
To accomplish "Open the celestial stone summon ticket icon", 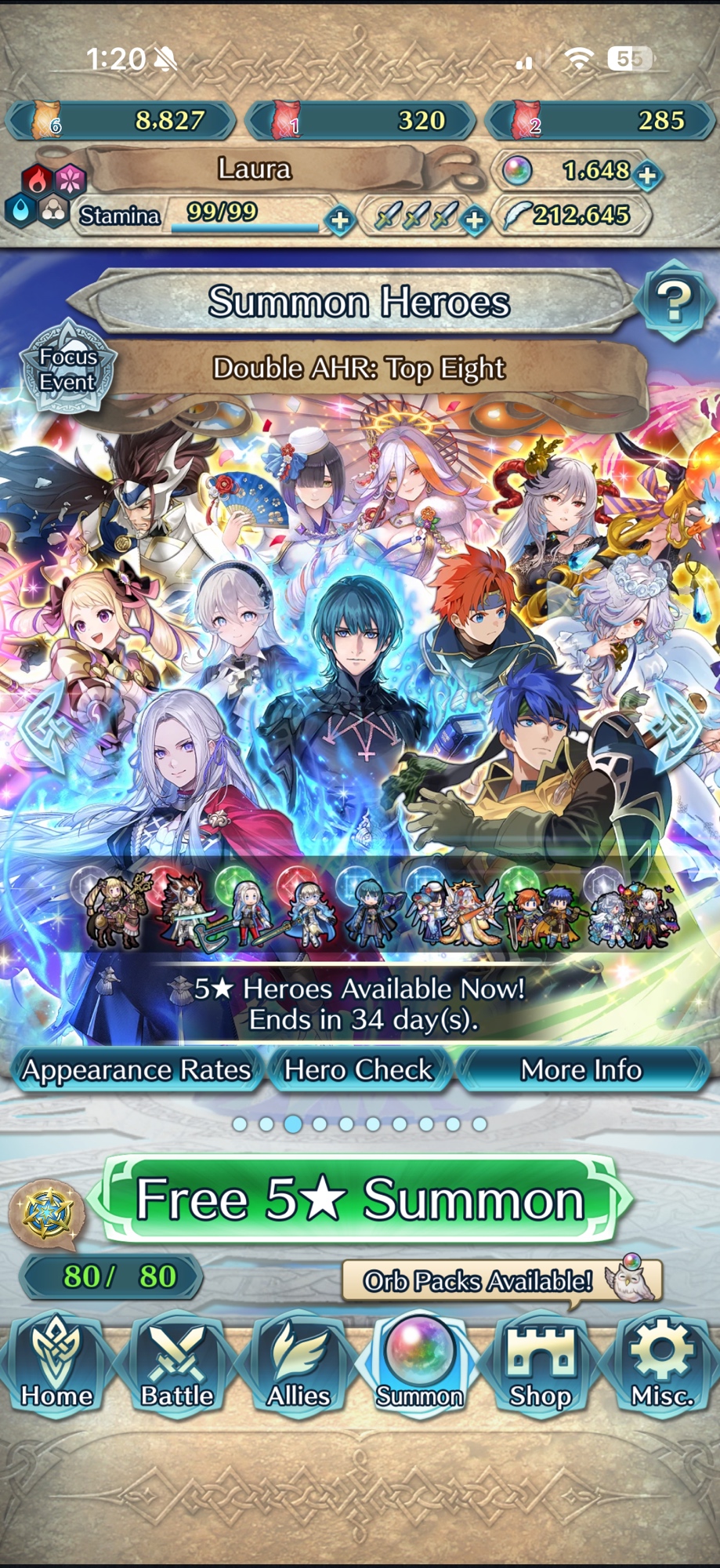I will tap(45, 1214).
